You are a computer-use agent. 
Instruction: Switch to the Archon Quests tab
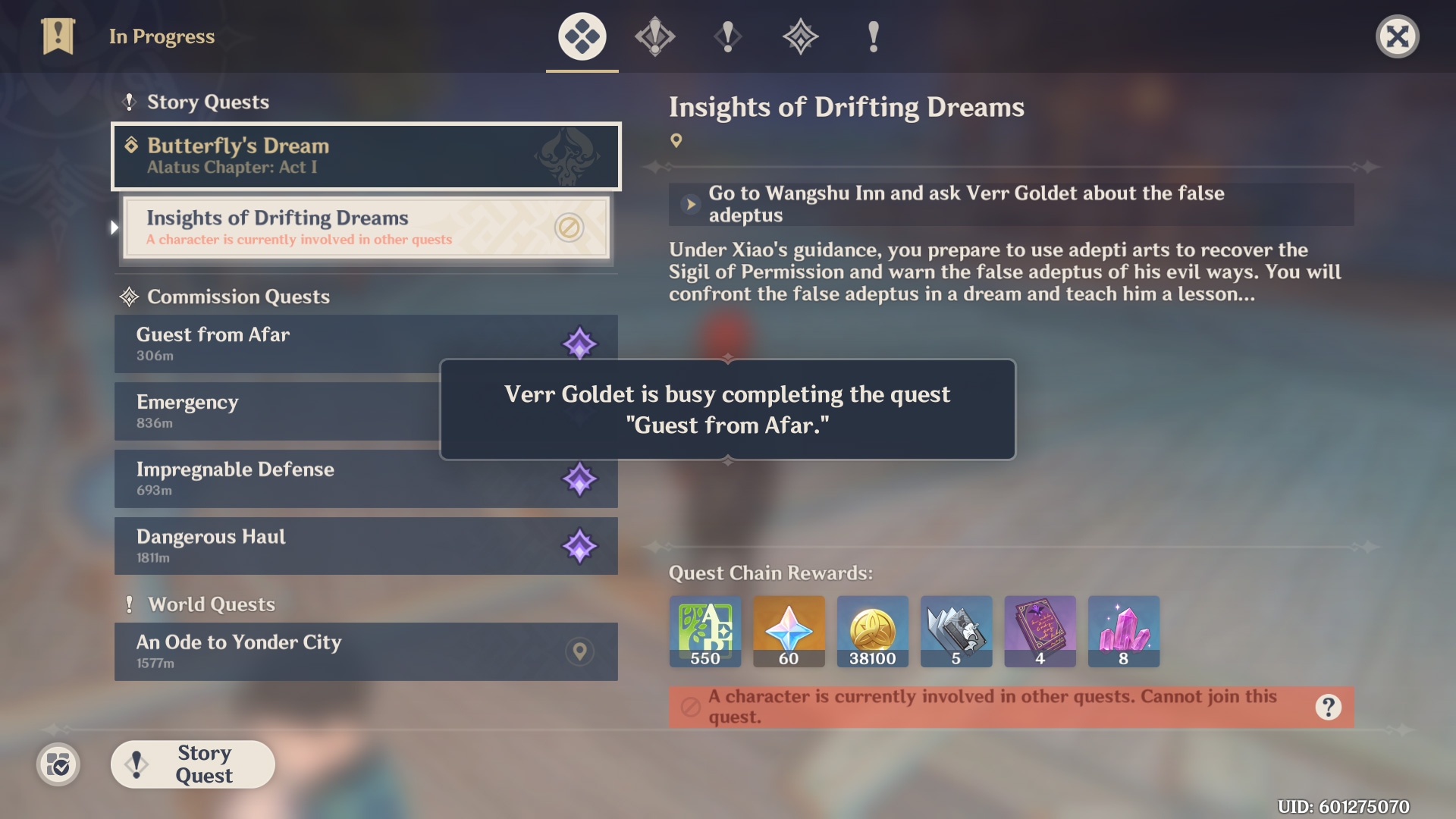pos(655,36)
